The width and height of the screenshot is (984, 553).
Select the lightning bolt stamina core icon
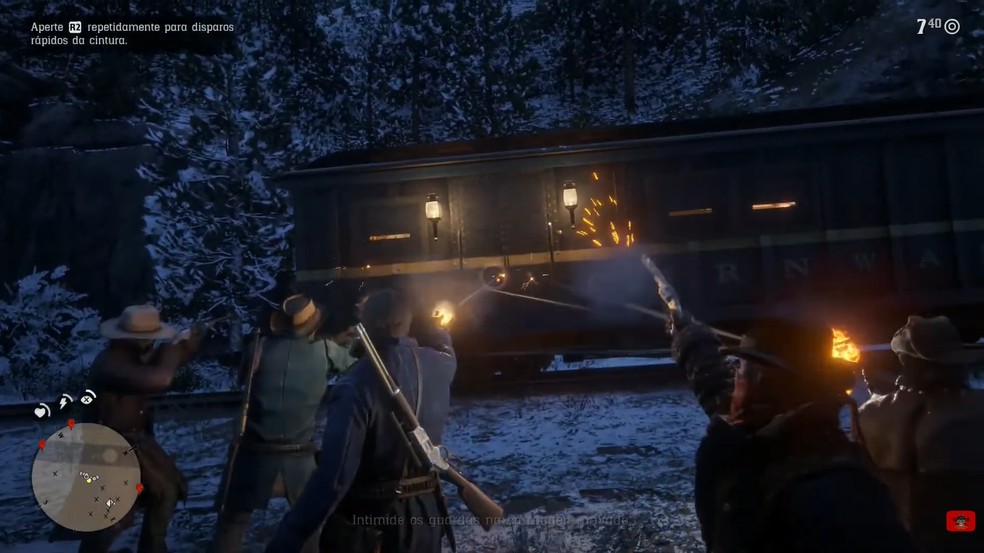[65, 402]
